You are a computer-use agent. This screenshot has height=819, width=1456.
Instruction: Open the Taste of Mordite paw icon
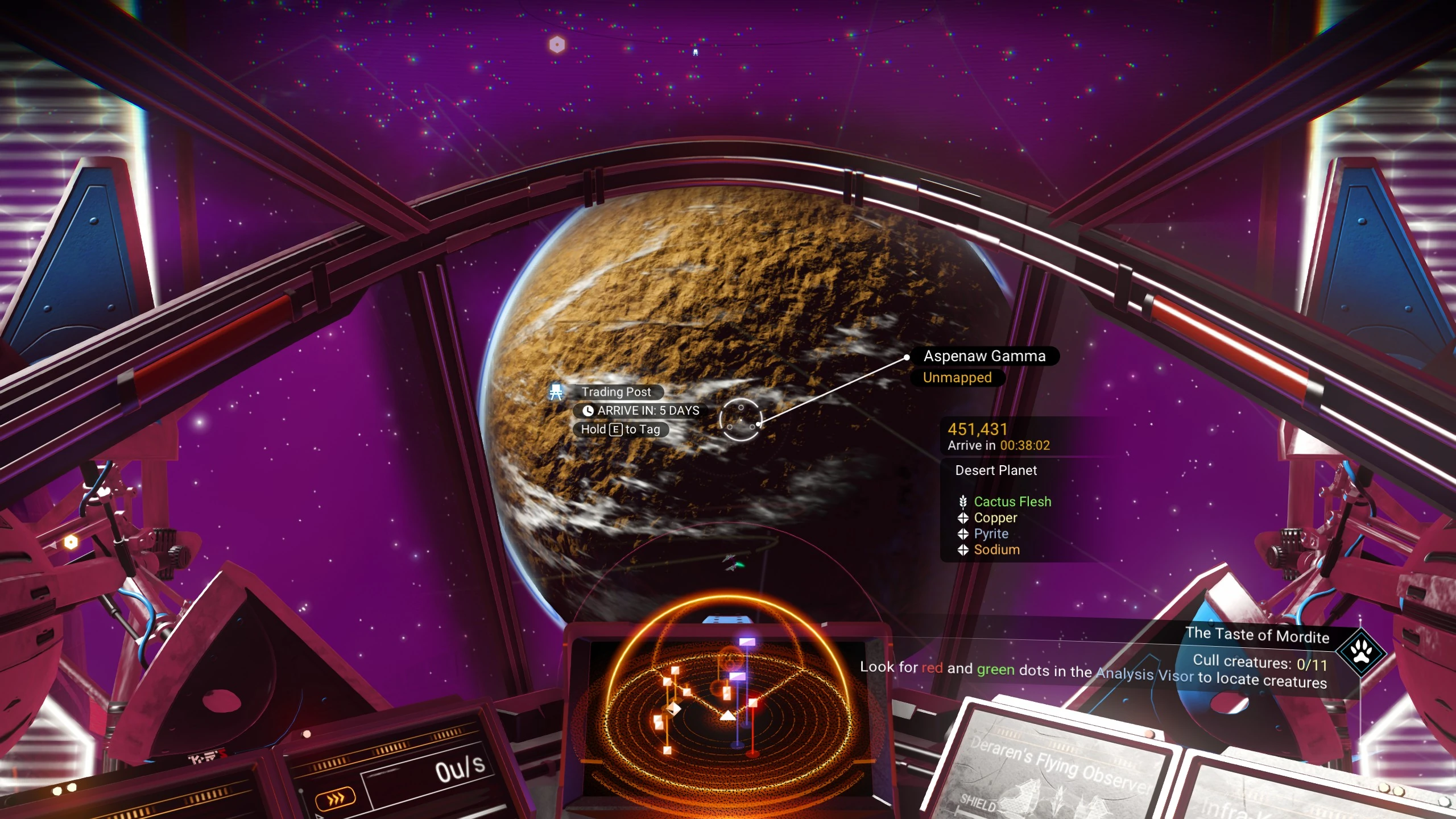pyautogui.click(x=1361, y=652)
